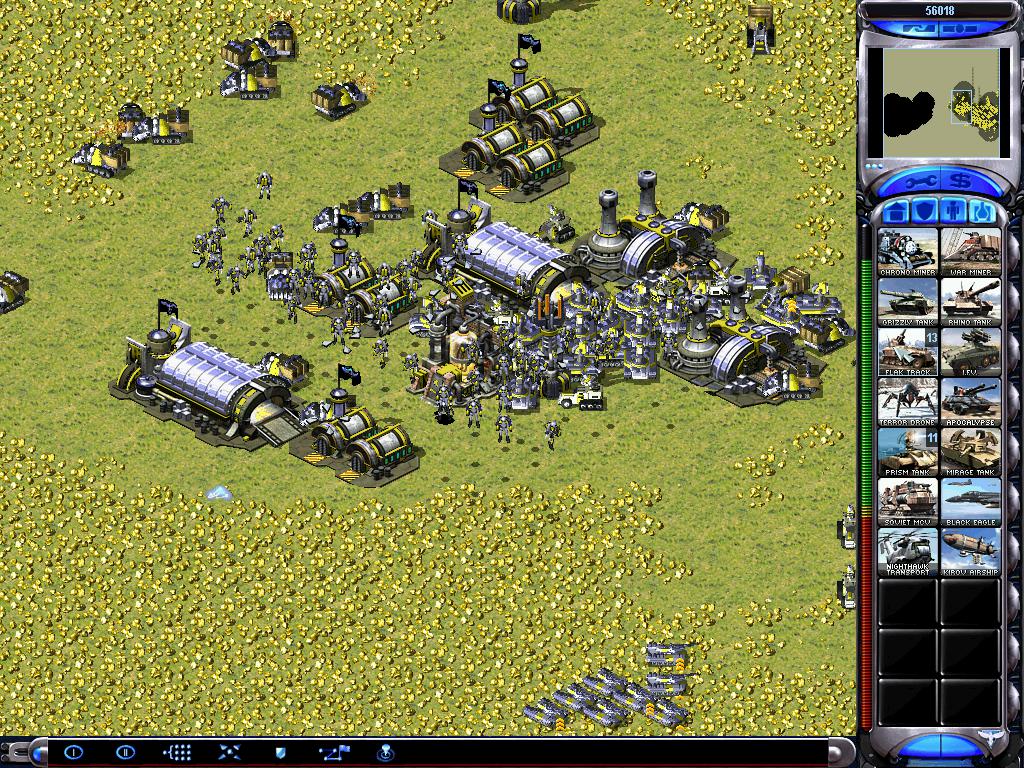Build a War Miner
The height and width of the screenshot is (768, 1024).
pos(970,251)
